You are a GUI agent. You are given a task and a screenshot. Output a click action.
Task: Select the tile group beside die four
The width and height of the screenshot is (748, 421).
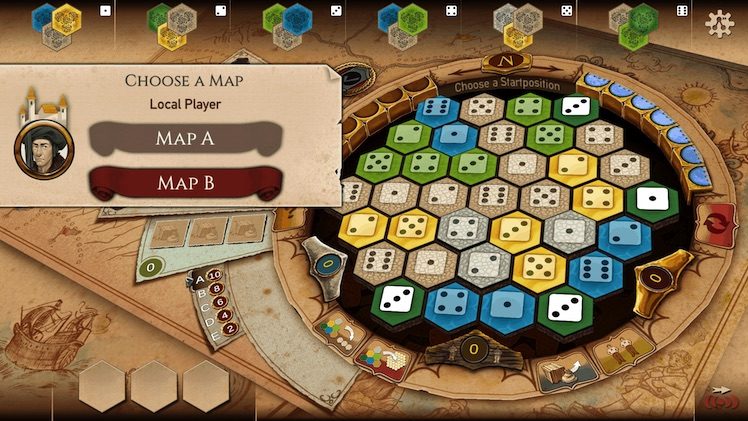402,24
